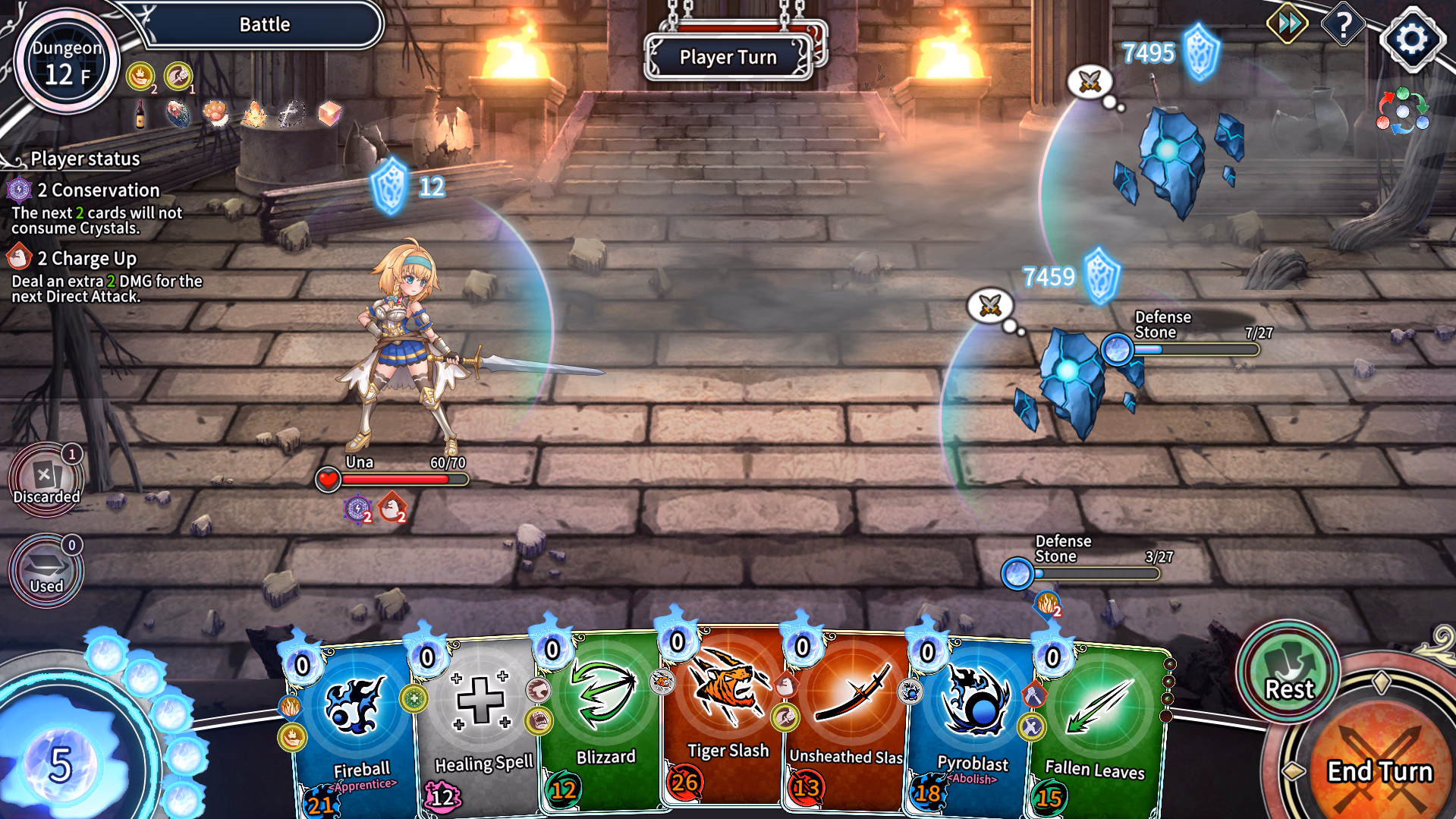Open the question mark help

point(1343,25)
